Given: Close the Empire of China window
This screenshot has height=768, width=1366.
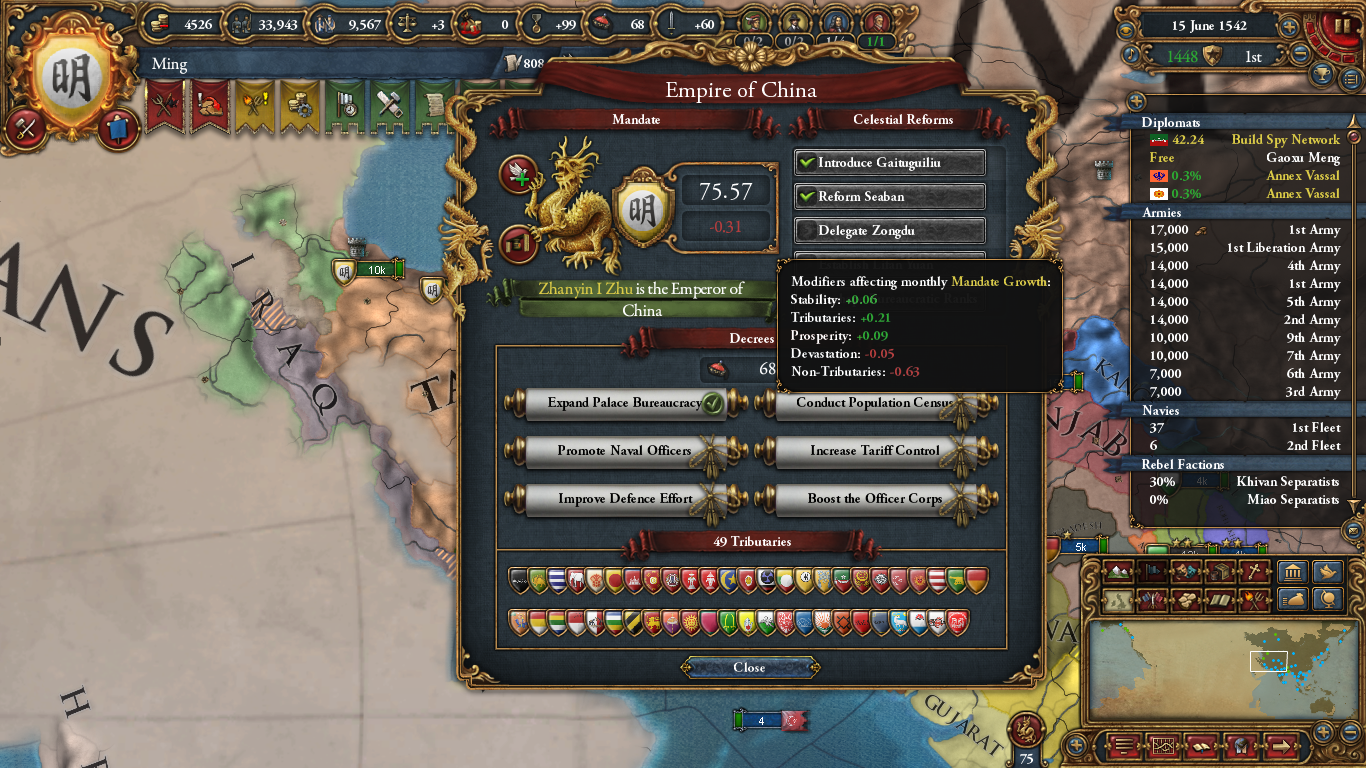Looking at the screenshot, I should coord(750,668).
